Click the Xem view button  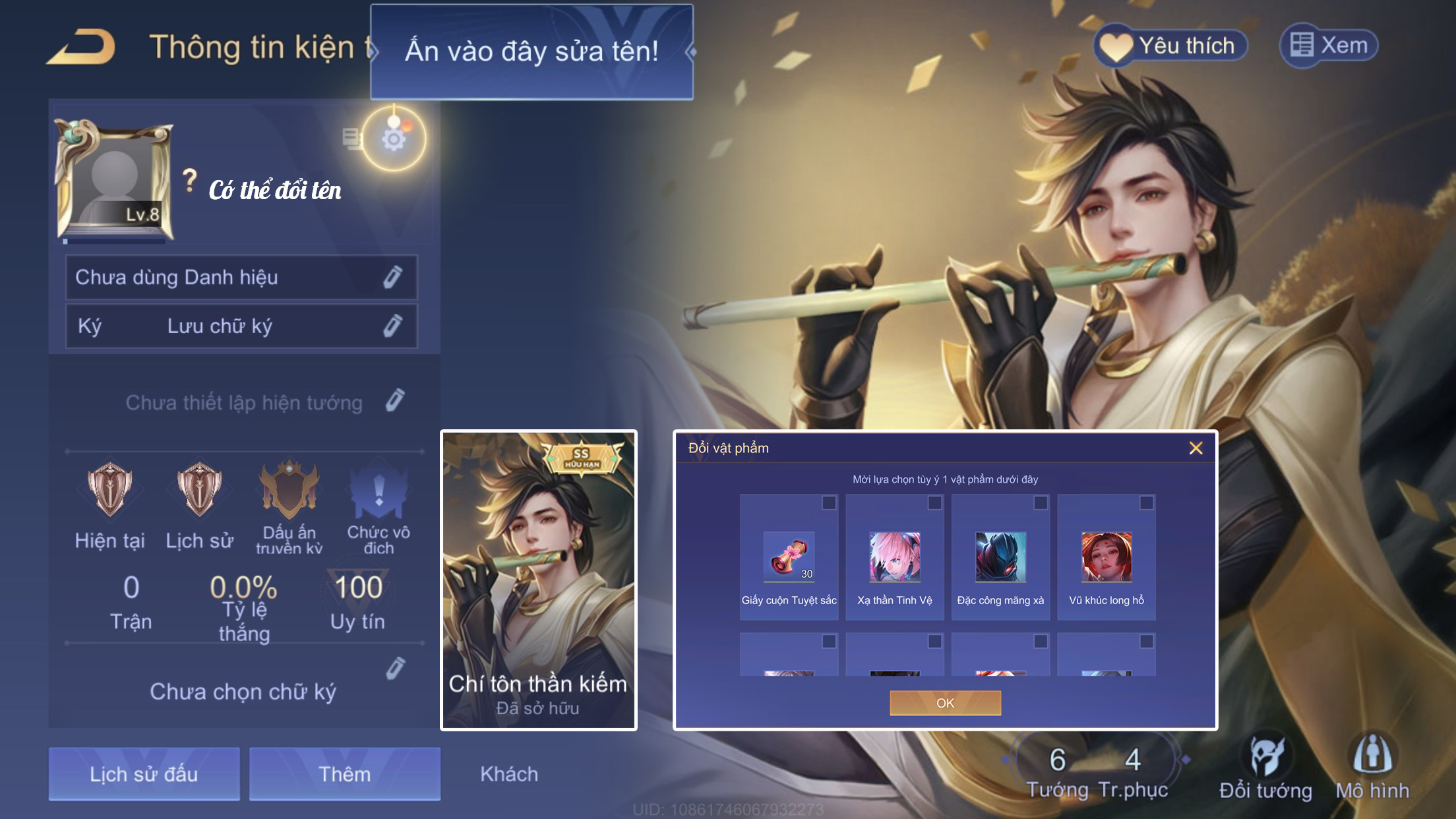(x=1328, y=45)
